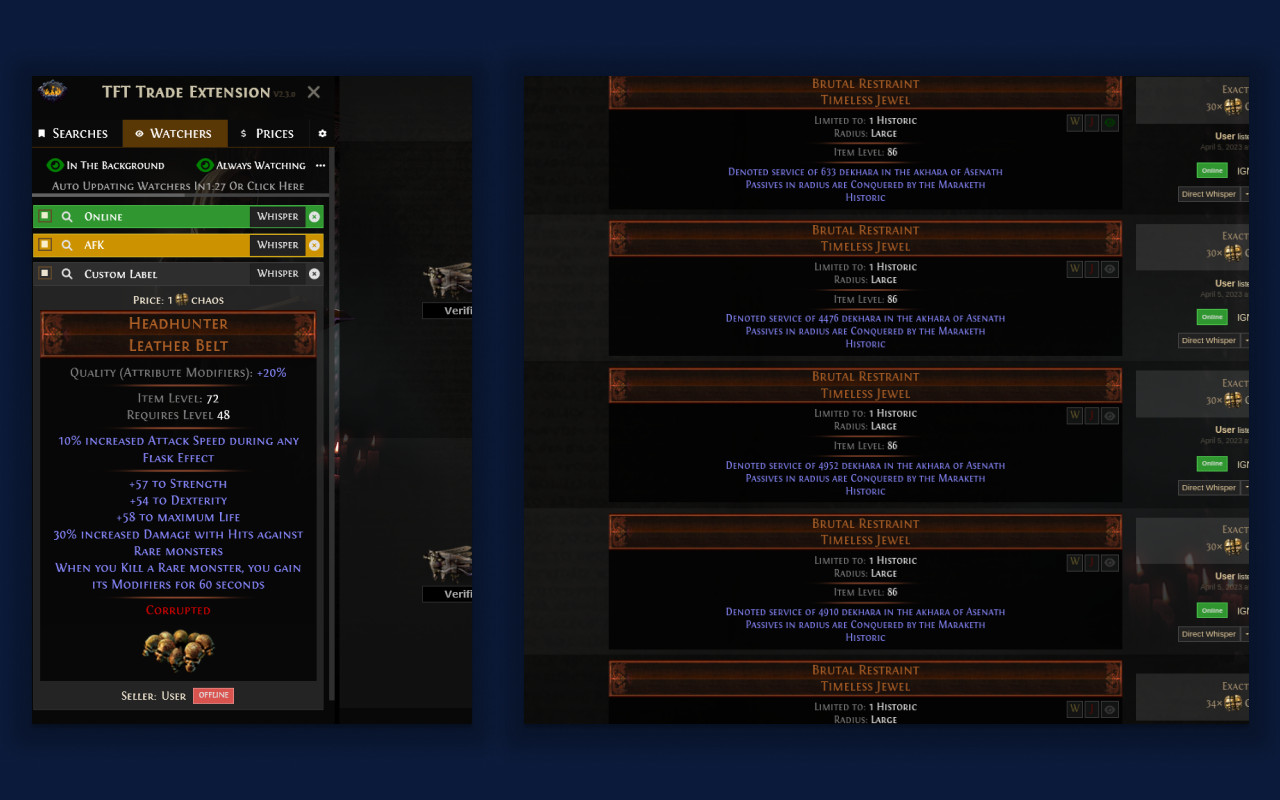Click the search magnifier on the Online watcher

click(x=67, y=216)
